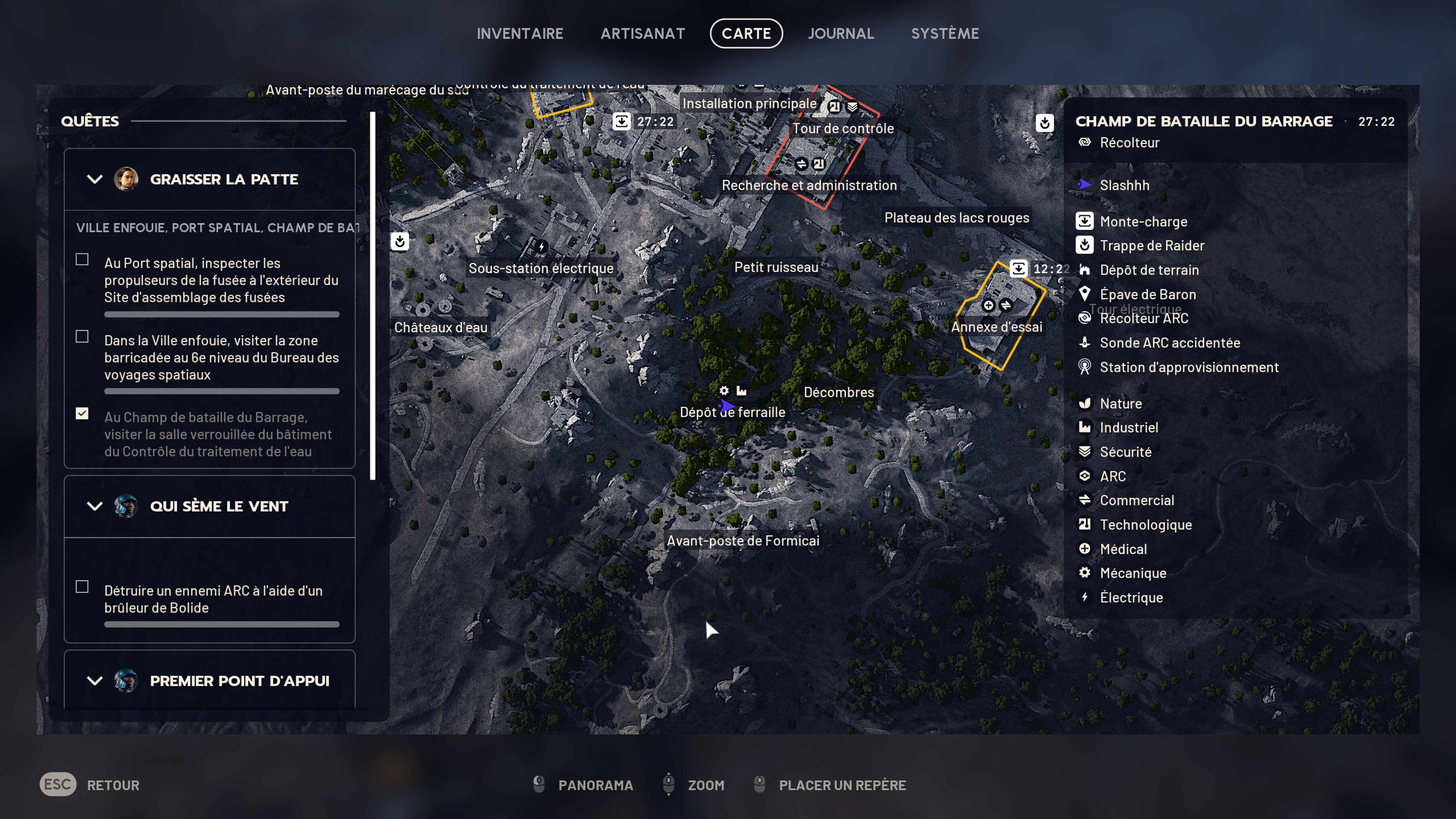1456x819 pixels.
Task: Collapse the Graisser la patte quest
Action: tap(94, 179)
